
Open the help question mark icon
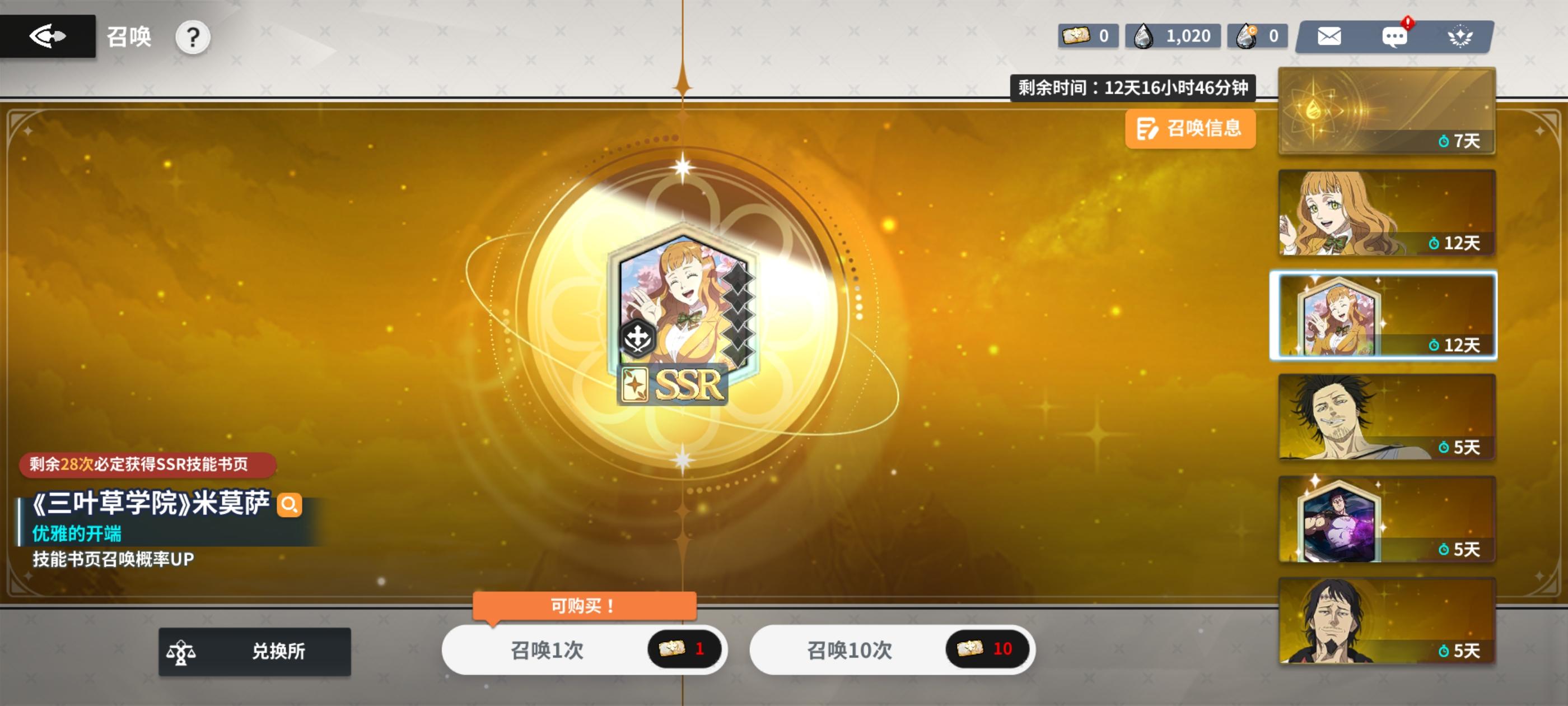pos(194,38)
